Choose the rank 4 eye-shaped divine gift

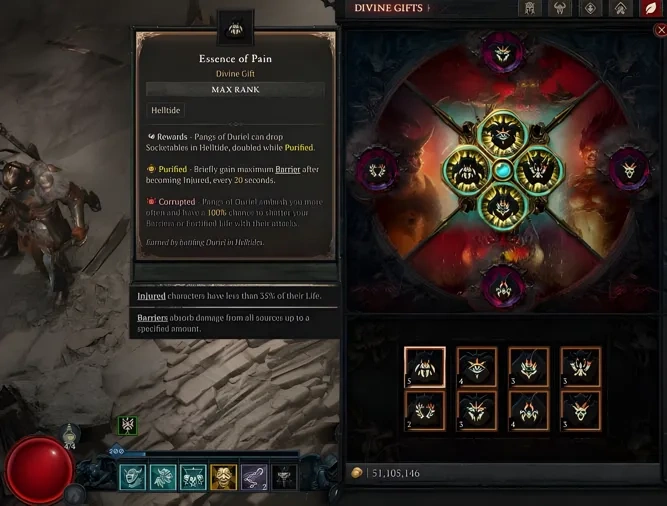477,367
